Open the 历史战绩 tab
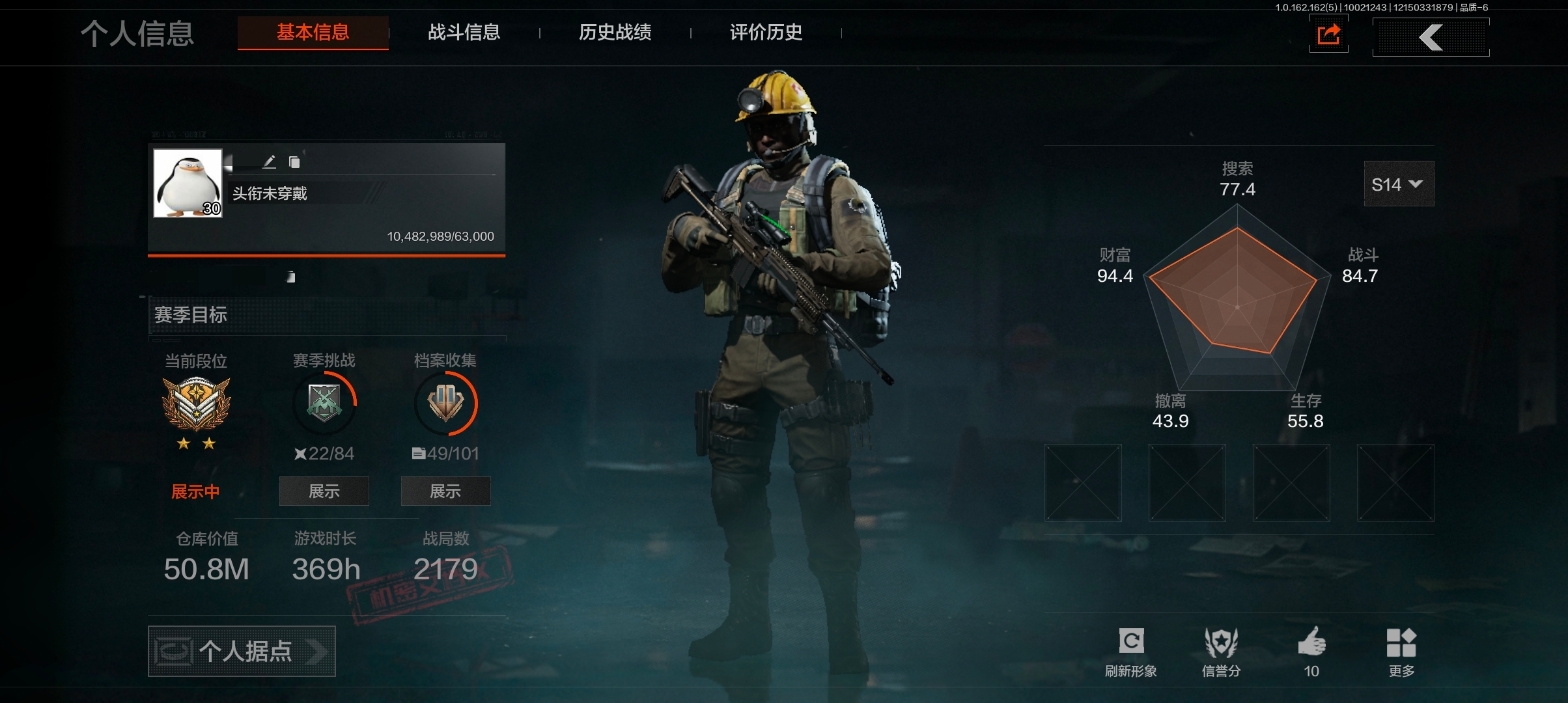The height and width of the screenshot is (703, 1568). 615,33
